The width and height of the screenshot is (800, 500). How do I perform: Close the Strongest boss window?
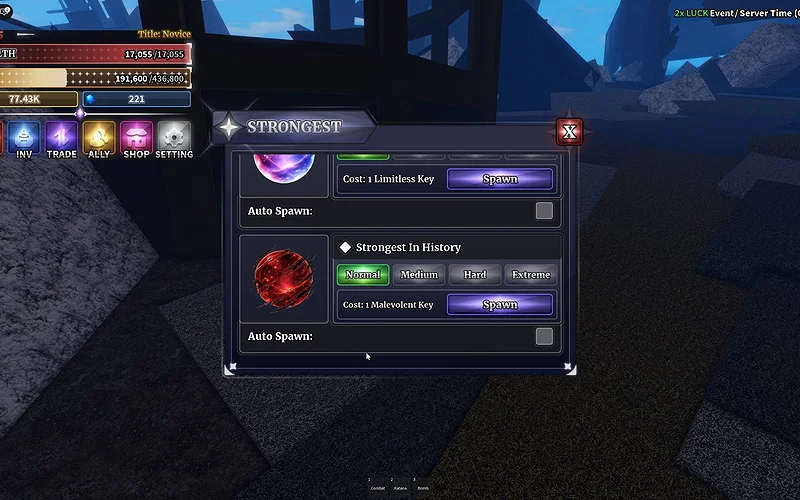click(x=569, y=132)
